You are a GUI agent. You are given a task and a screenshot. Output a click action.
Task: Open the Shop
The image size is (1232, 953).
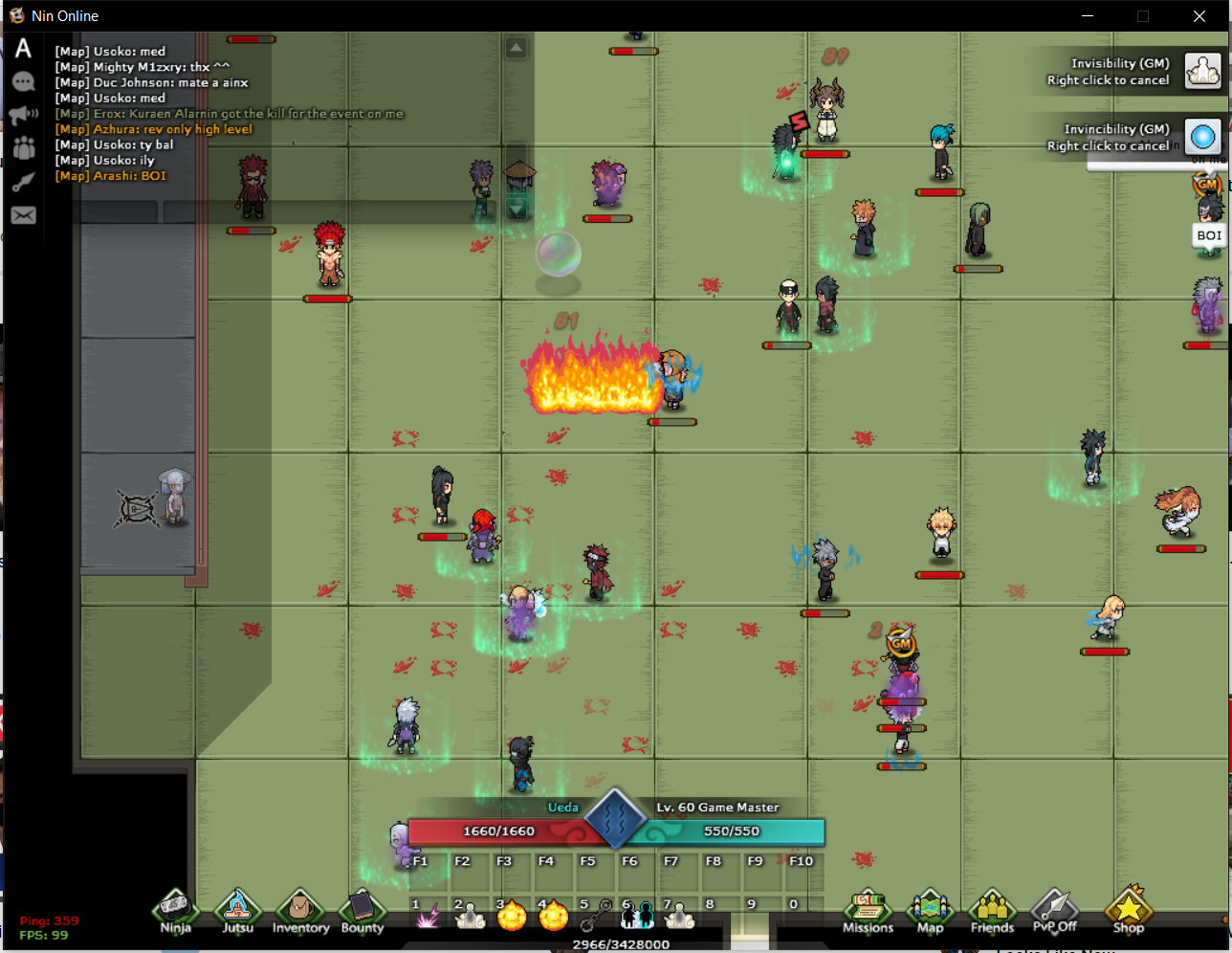[x=1128, y=910]
